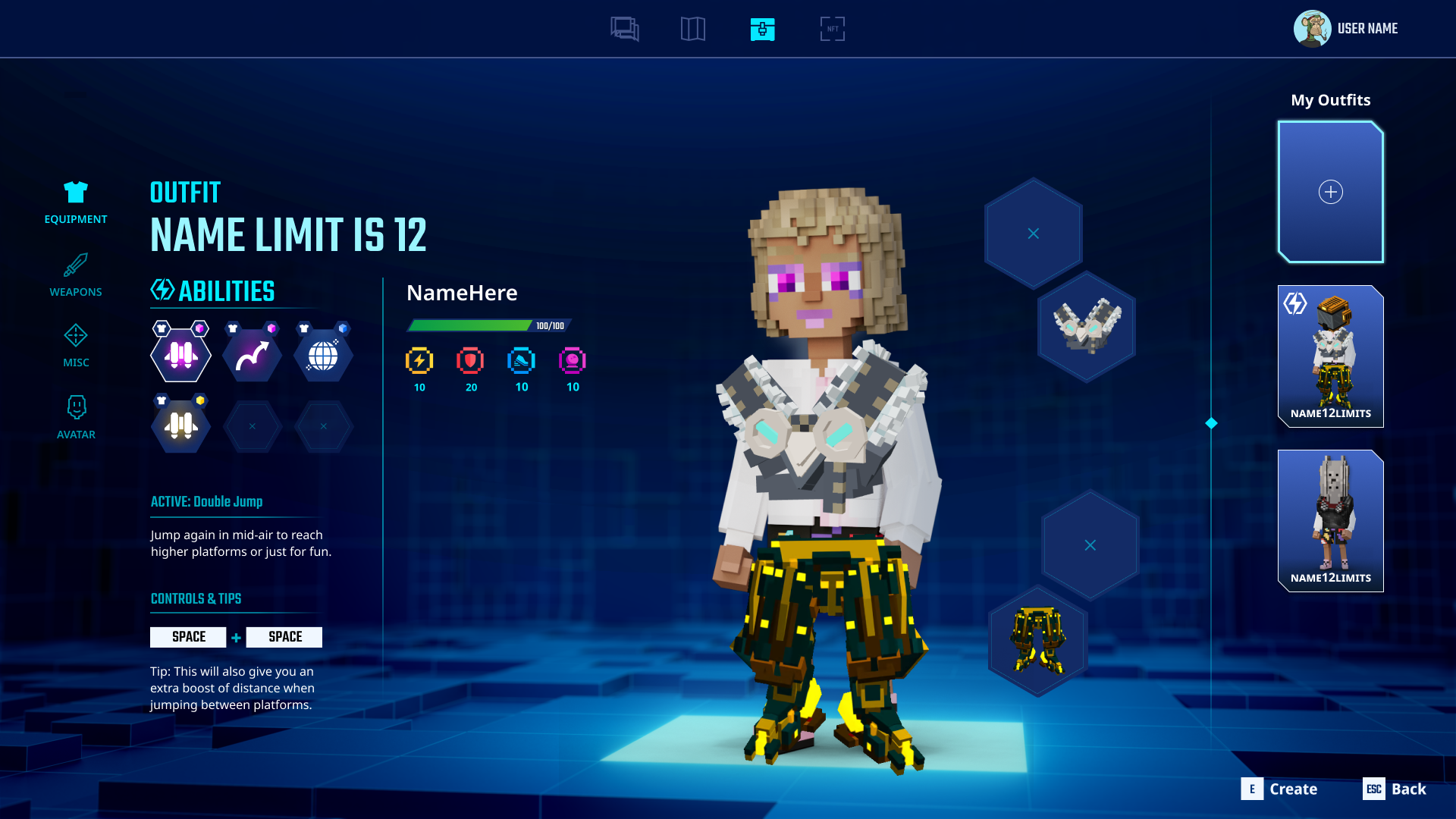This screenshot has width=1456, height=819.
Task: Switch to the Equipment tab
Action: [76, 202]
